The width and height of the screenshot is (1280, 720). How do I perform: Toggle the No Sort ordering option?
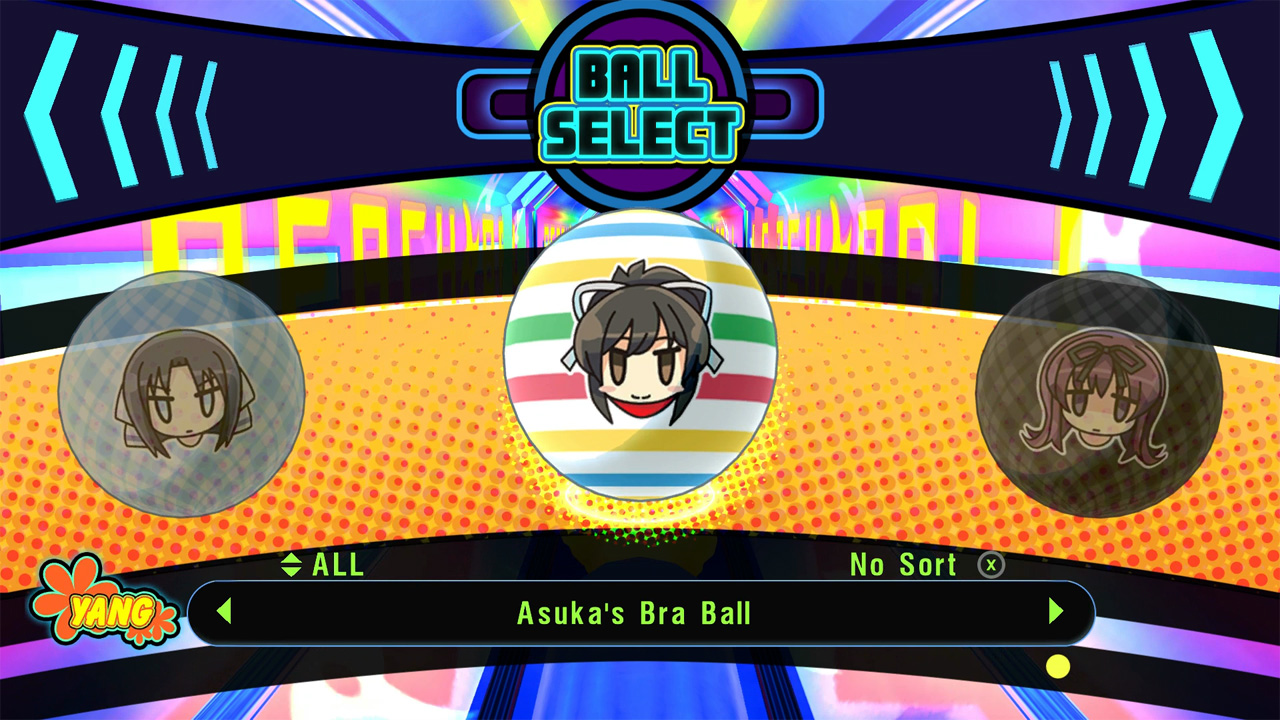(903, 565)
